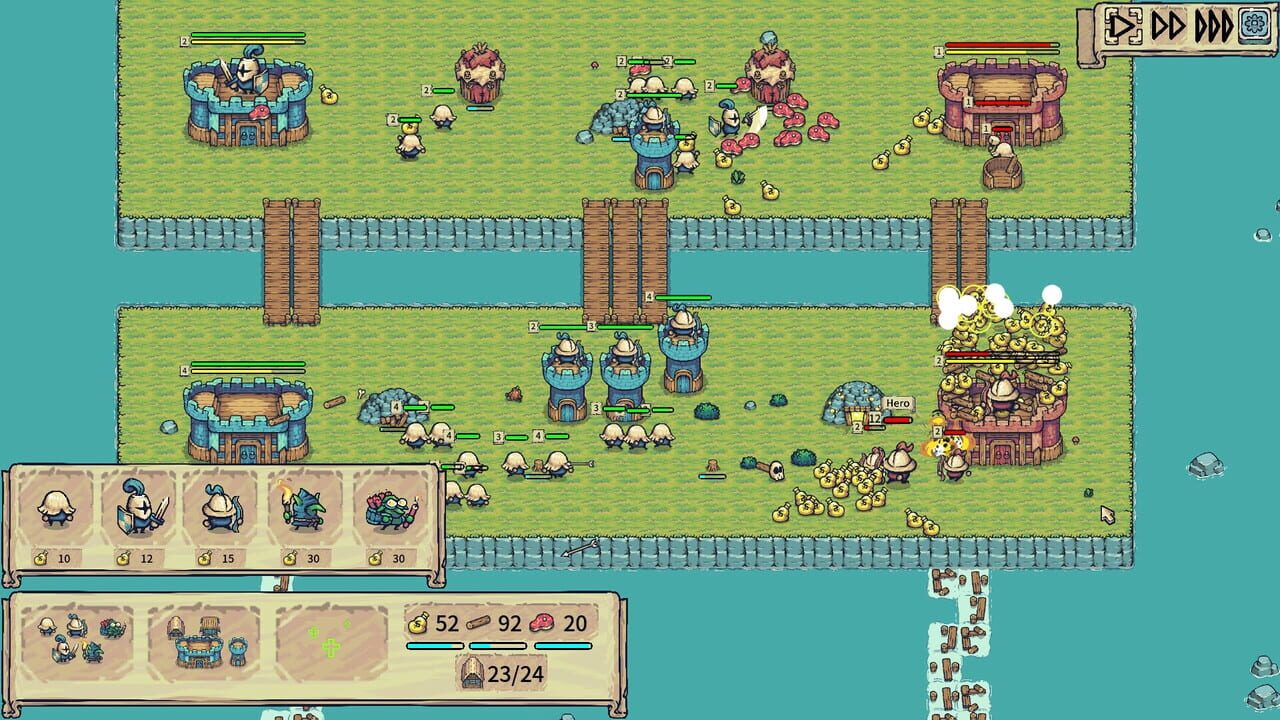Click the wood log resource icon

tap(479, 624)
